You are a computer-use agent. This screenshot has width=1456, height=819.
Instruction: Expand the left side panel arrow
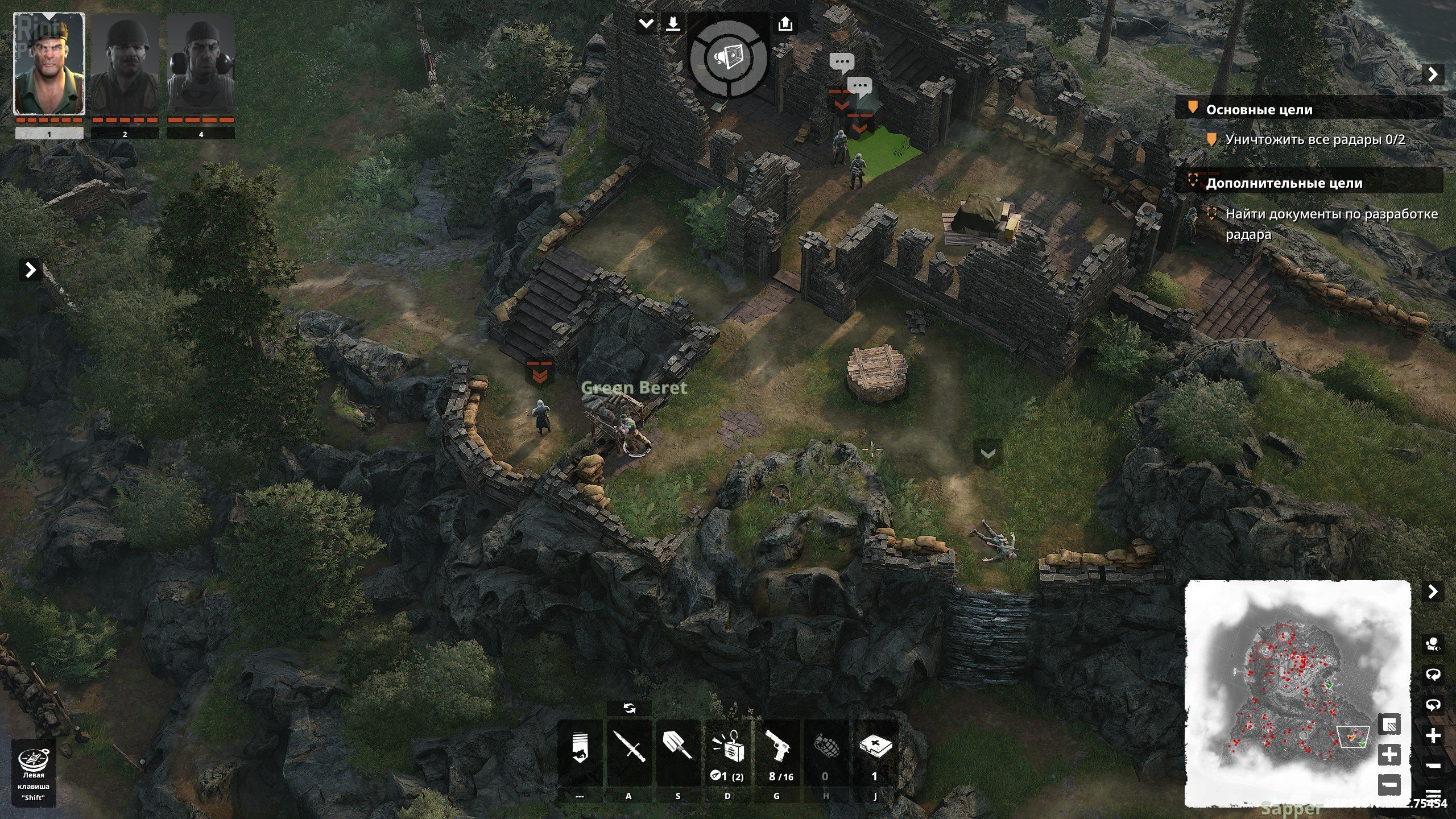(x=31, y=270)
